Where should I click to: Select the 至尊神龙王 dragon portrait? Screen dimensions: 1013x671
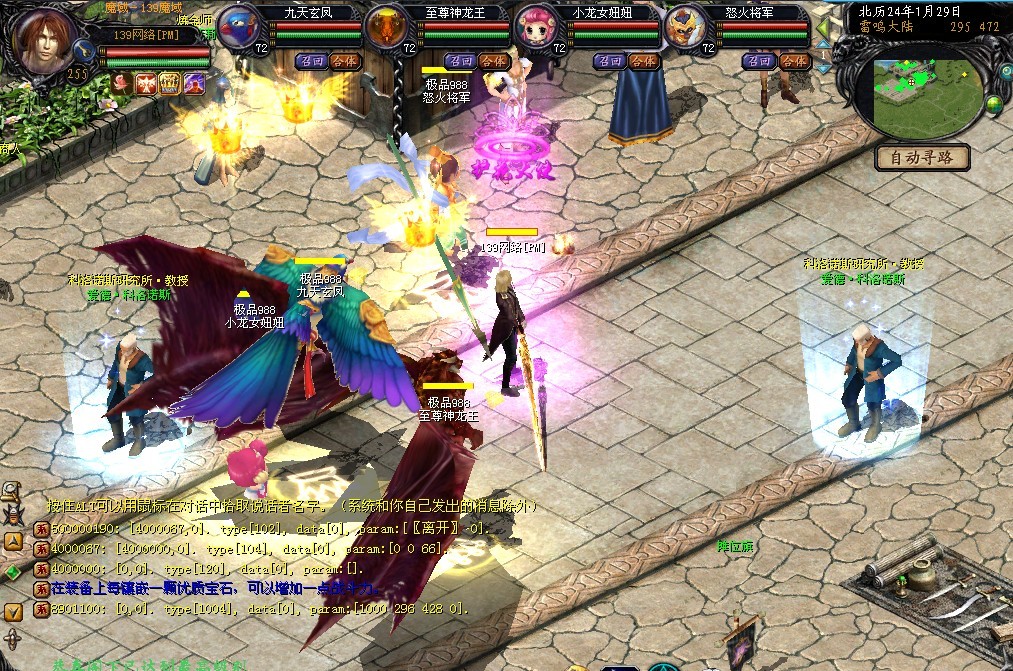tap(388, 27)
